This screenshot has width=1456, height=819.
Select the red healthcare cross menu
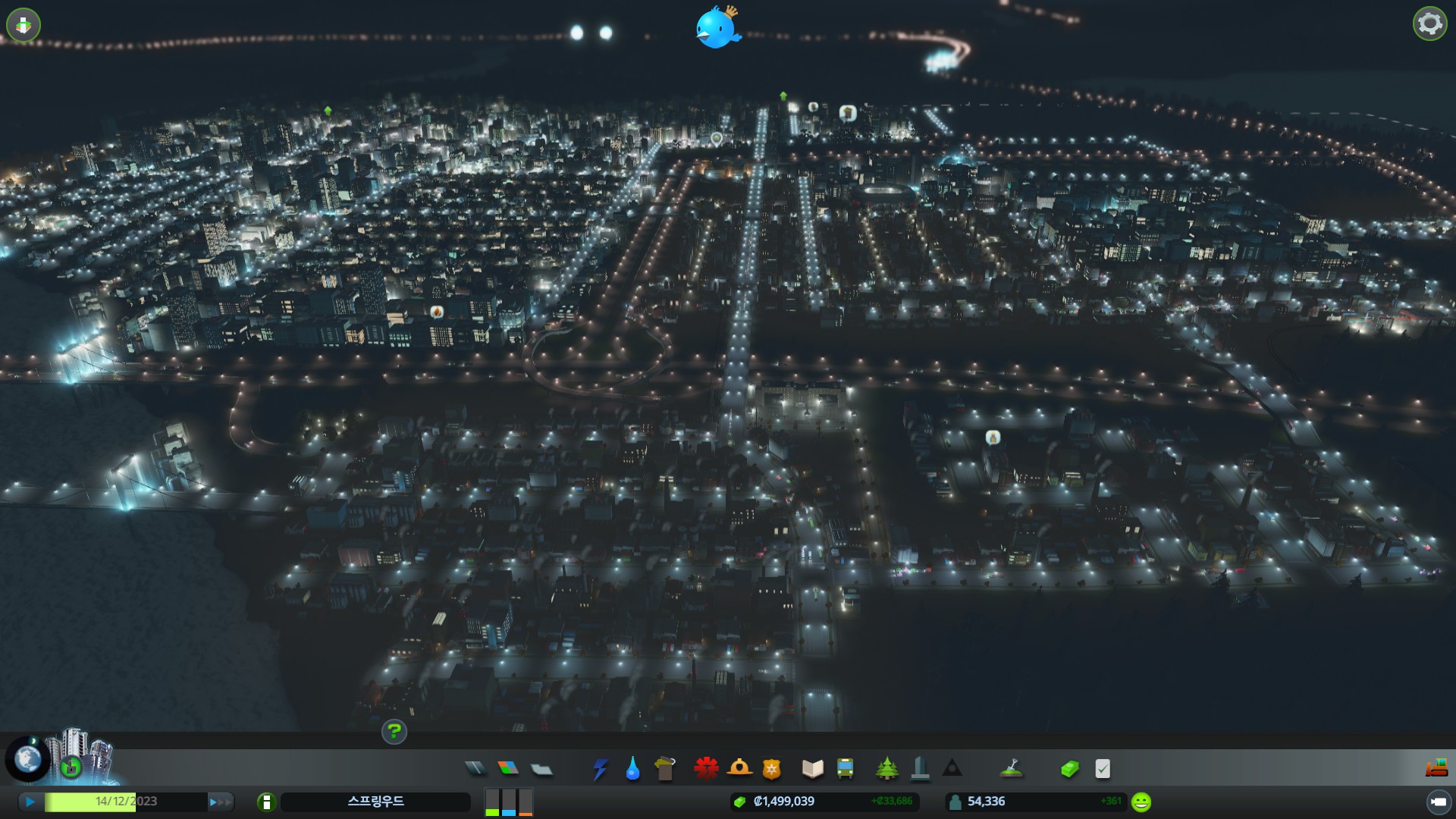pos(706,769)
